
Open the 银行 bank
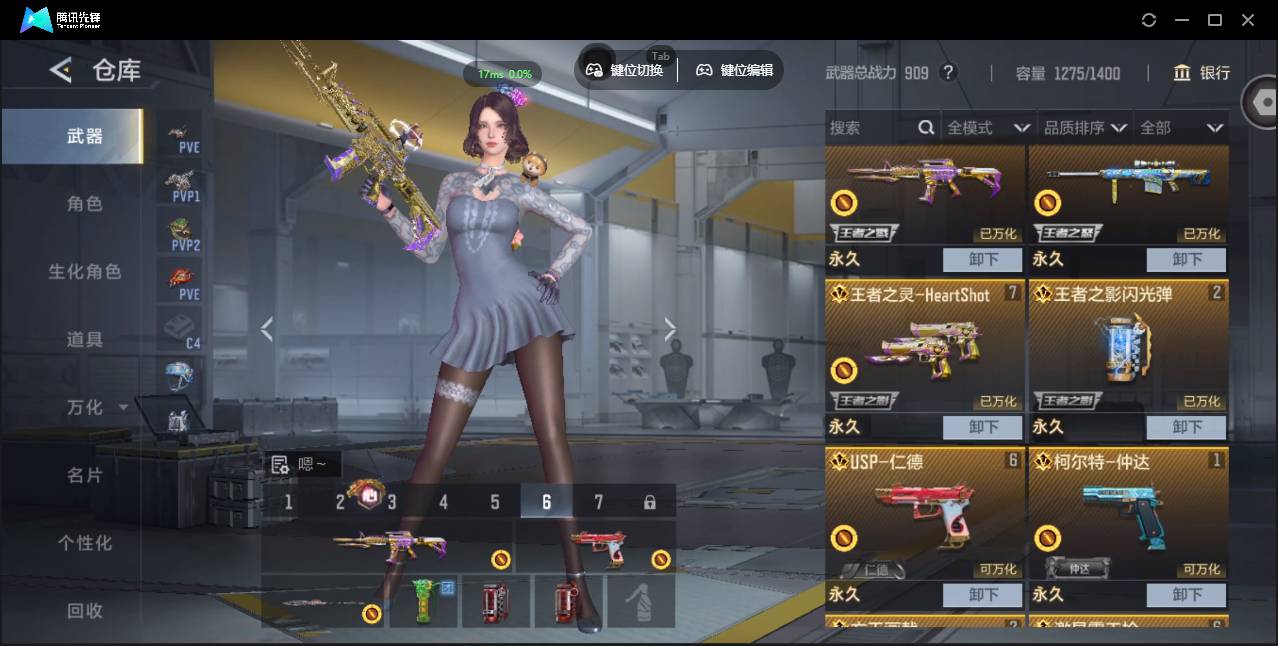pyautogui.click(x=1202, y=73)
